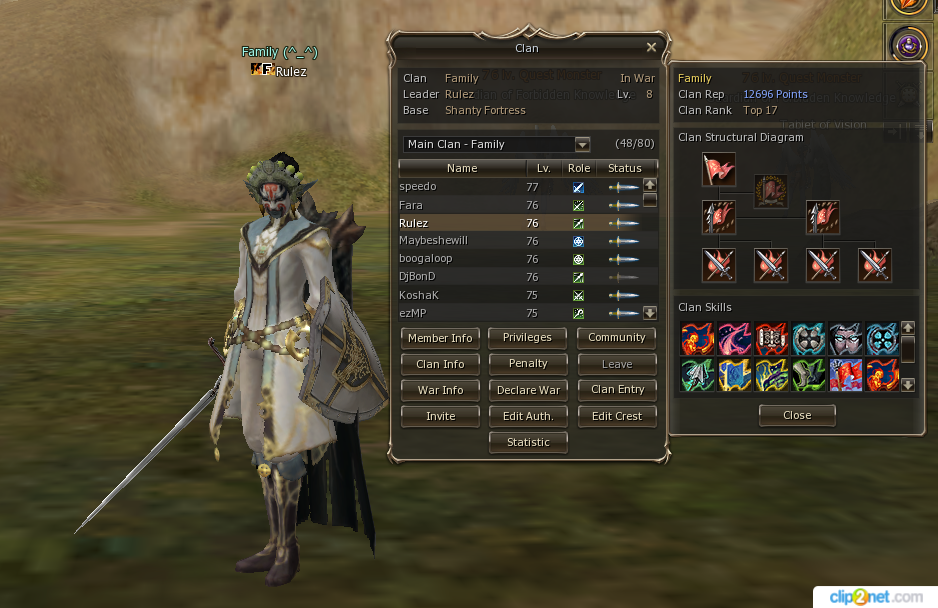Open Clan Entry
The width and height of the screenshot is (938, 608).
(x=616, y=390)
